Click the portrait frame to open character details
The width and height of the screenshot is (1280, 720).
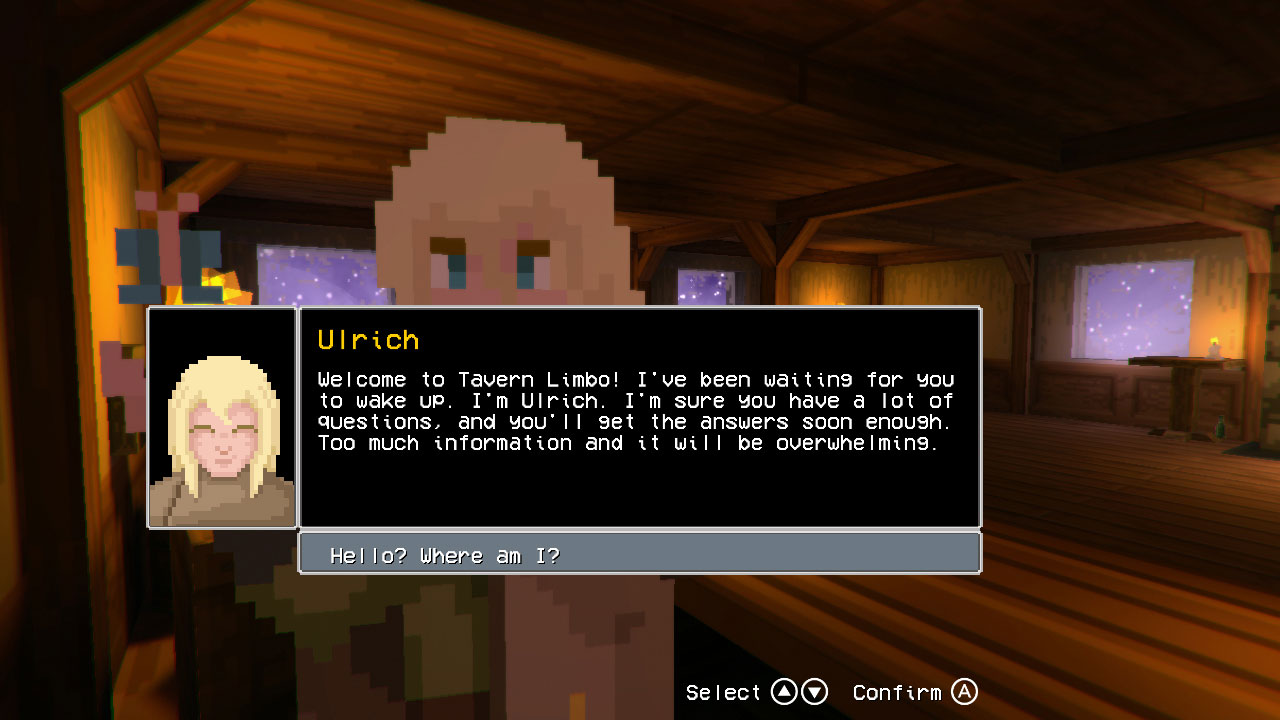(x=220, y=418)
